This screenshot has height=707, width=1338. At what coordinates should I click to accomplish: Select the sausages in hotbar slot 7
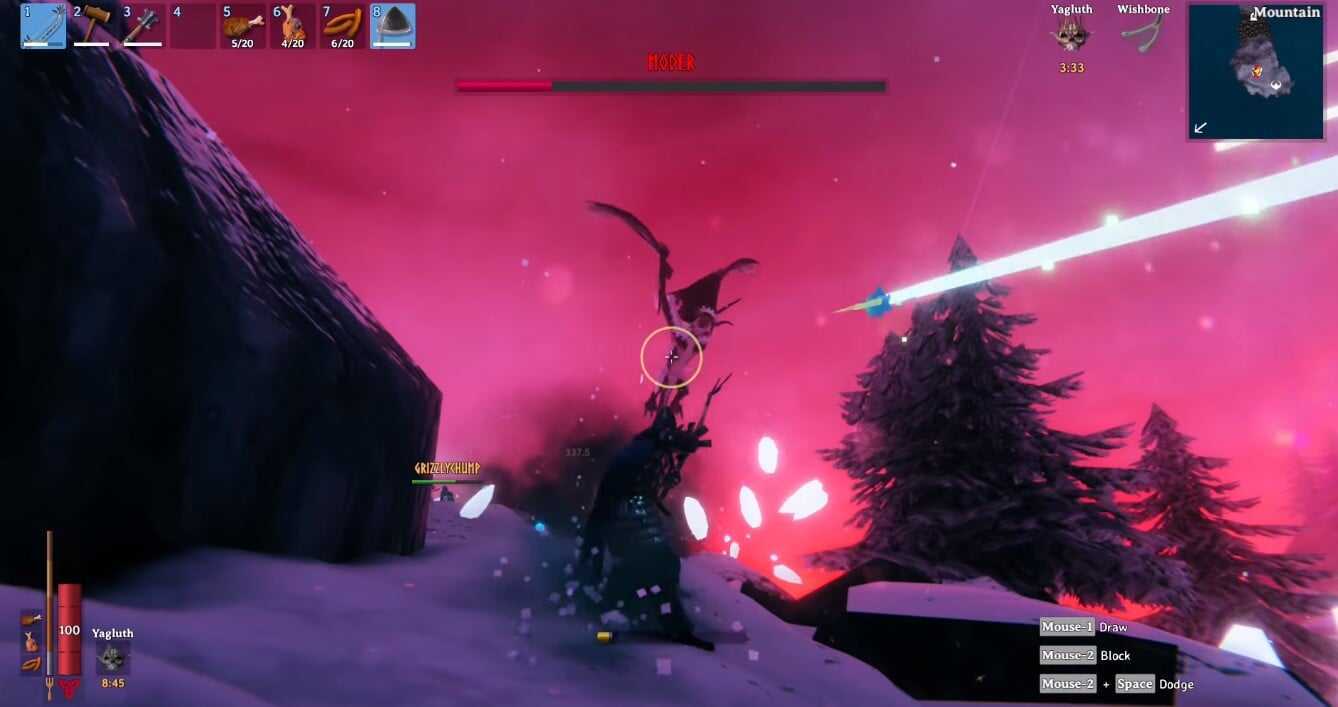pos(342,26)
